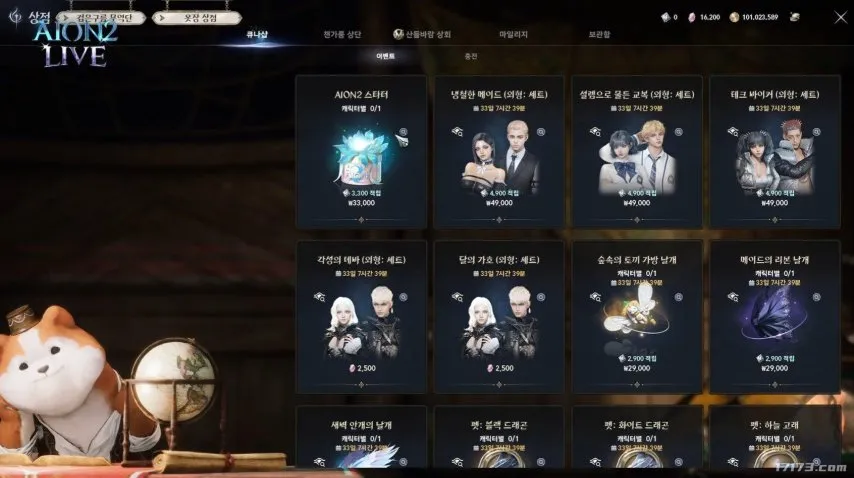Choose the AION2 스타터 package card
The width and height of the screenshot is (854, 478).
(361, 151)
